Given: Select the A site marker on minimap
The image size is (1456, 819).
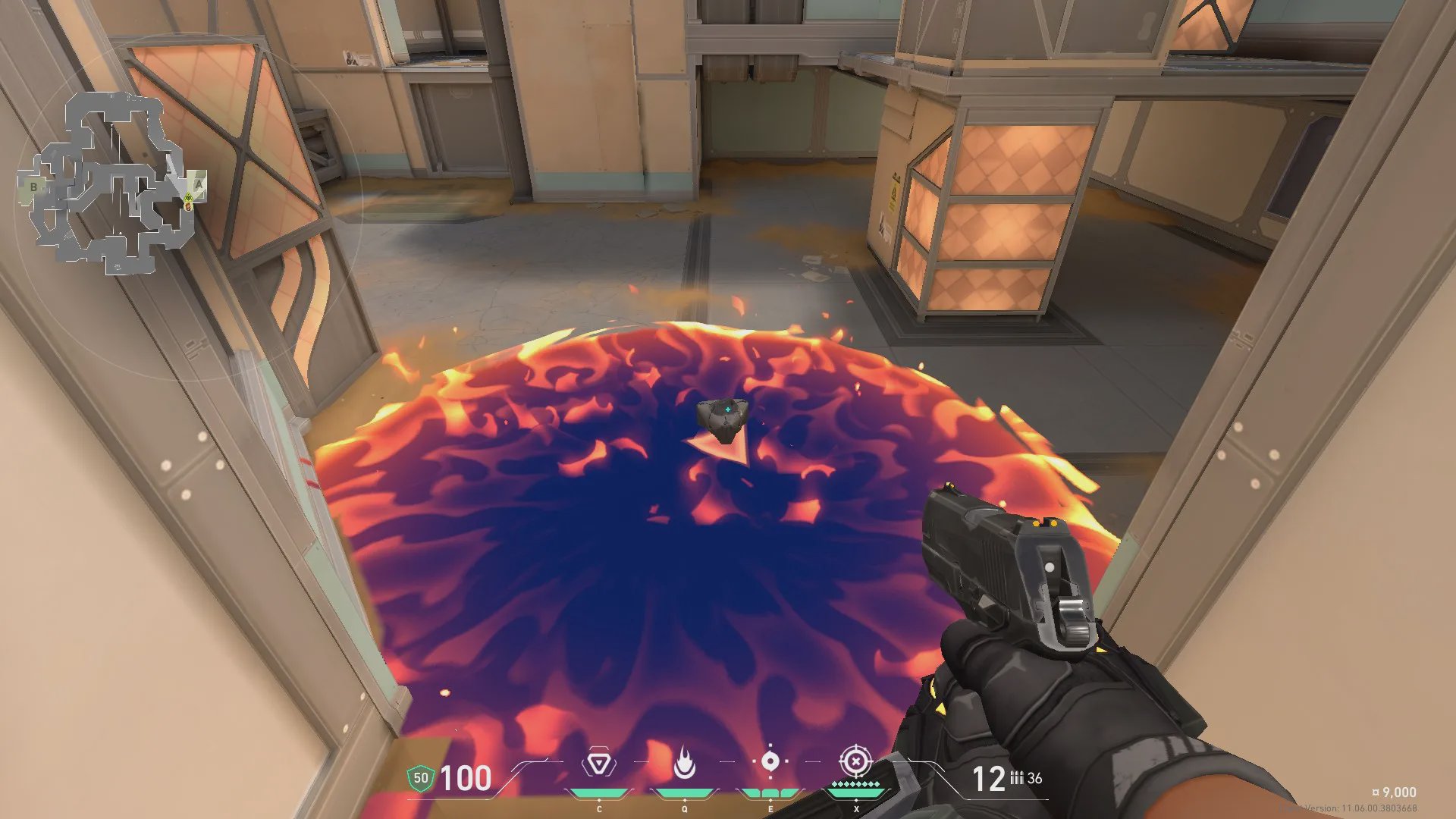Looking at the screenshot, I should click(199, 184).
